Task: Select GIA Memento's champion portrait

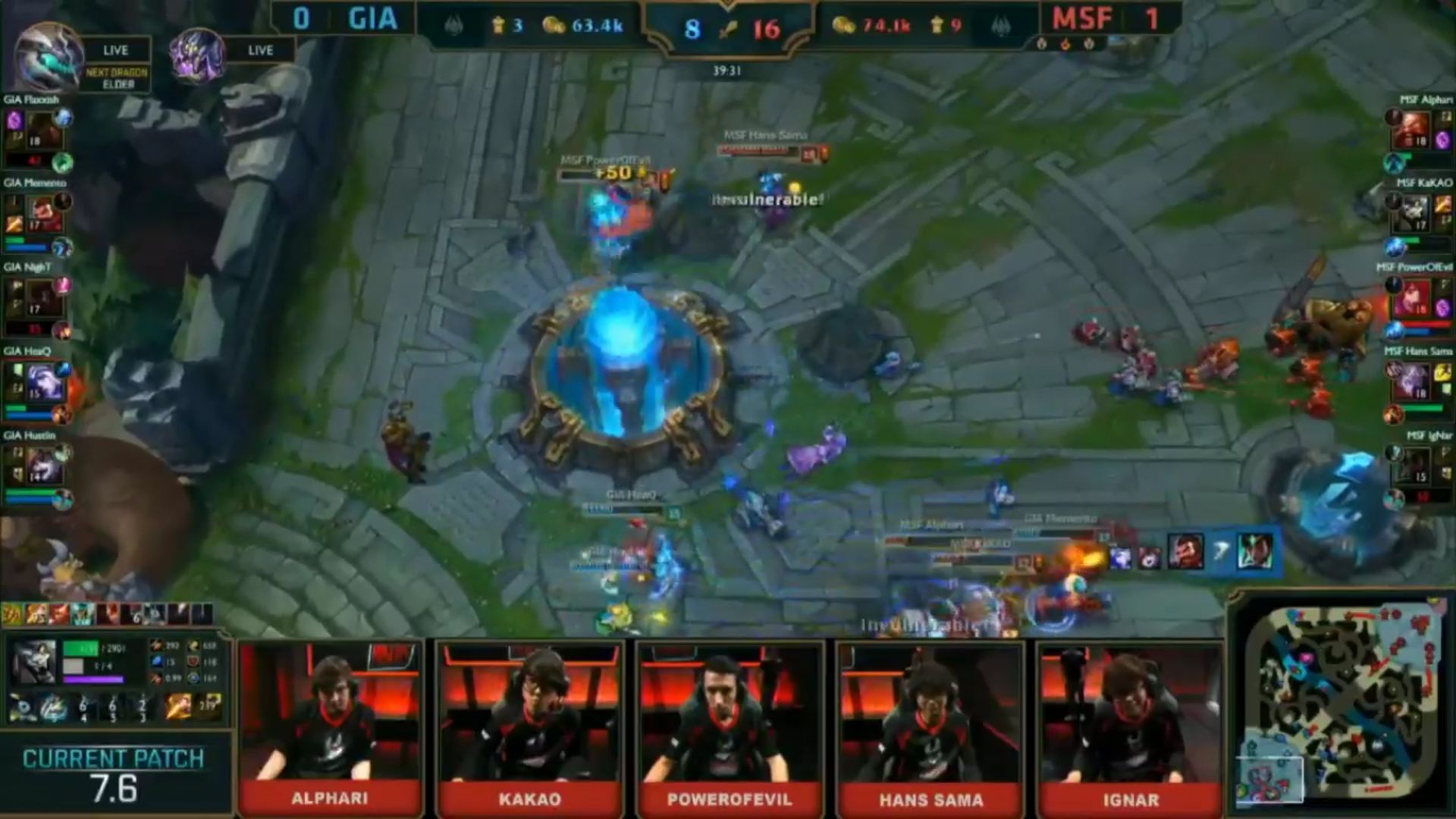Action: click(x=43, y=214)
